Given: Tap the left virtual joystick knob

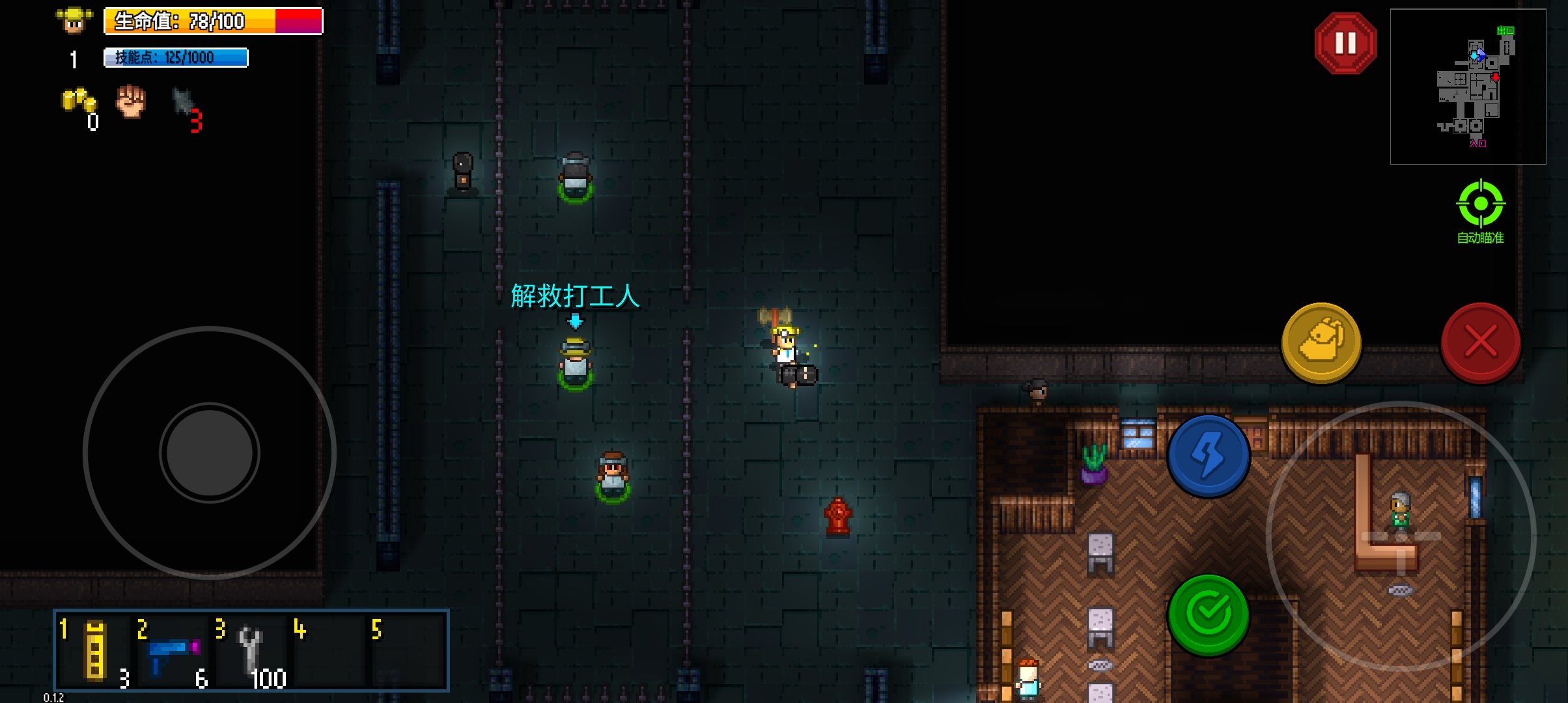Looking at the screenshot, I should pos(210,452).
